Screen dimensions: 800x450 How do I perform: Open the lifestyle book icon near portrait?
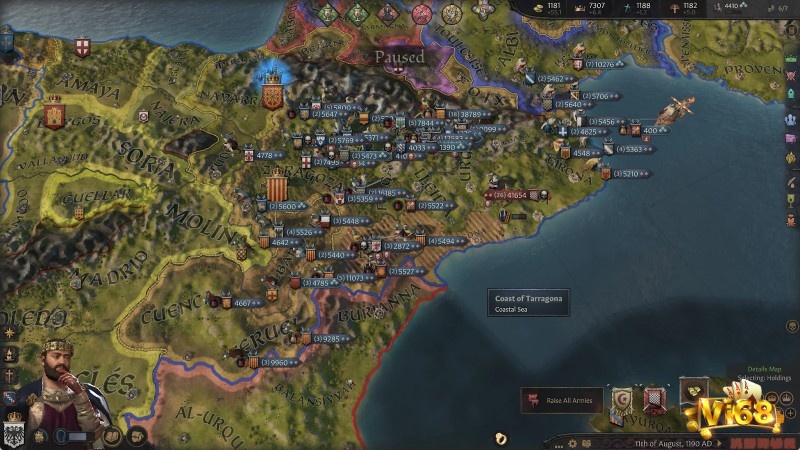[x=112, y=436]
